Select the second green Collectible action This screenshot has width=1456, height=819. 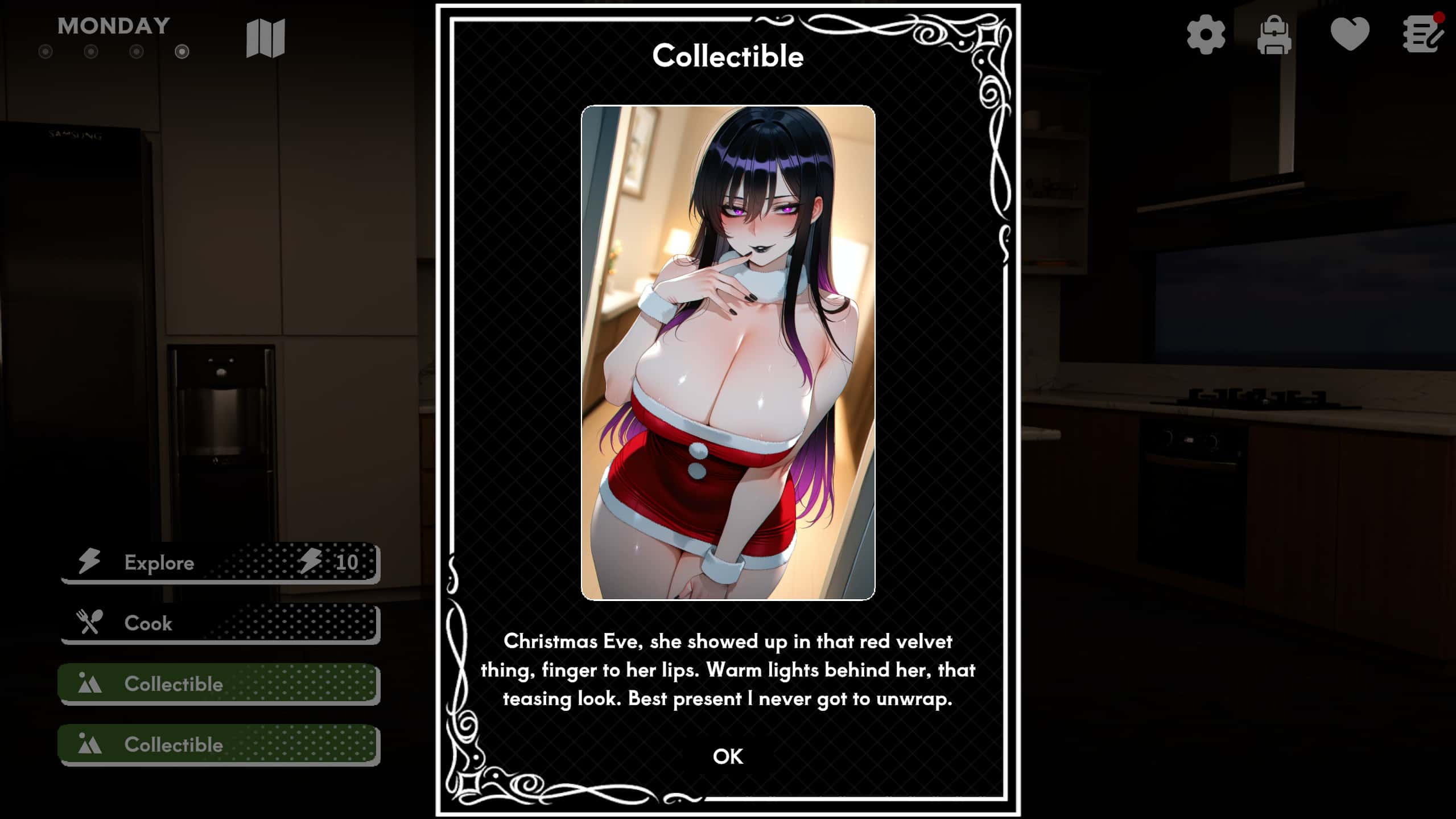click(218, 744)
